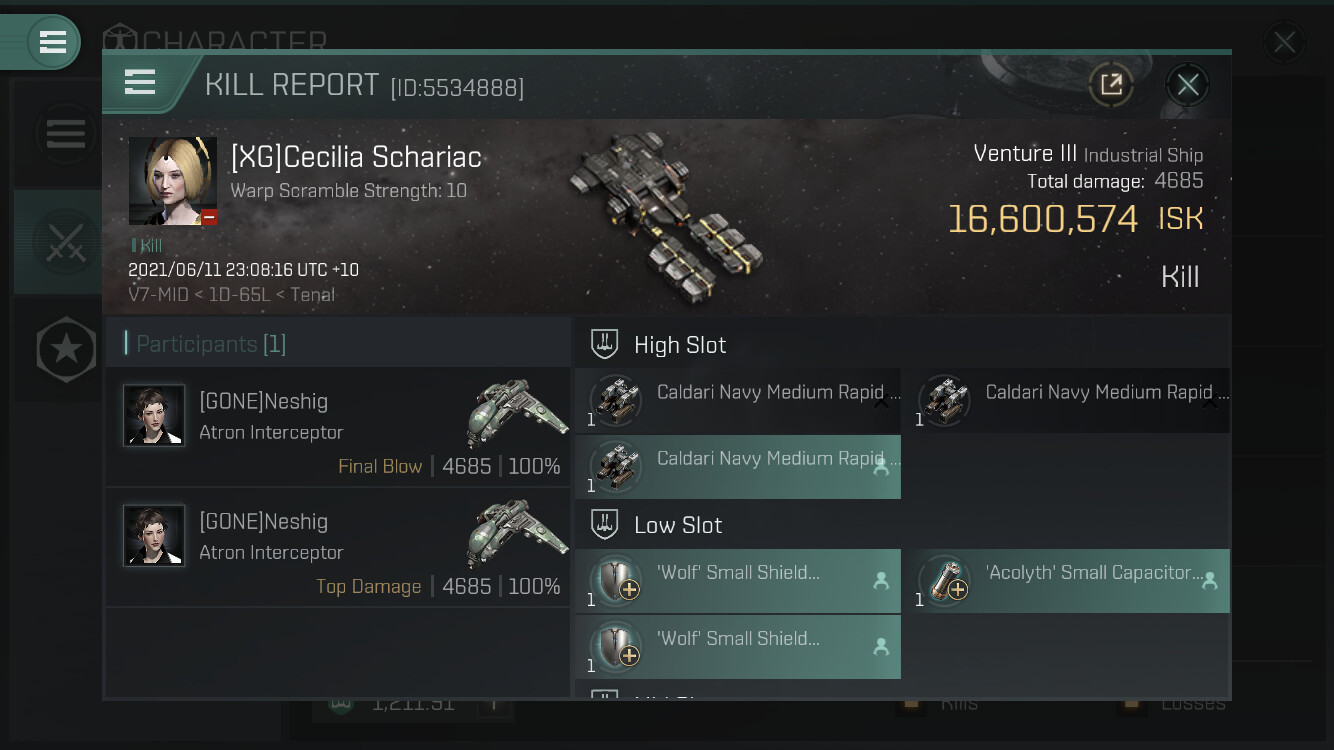Open the crossed swords combat tab
Image resolution: width=1334 pixels, height=750 pixels.
pyautogui.click(x=65, y=243)
